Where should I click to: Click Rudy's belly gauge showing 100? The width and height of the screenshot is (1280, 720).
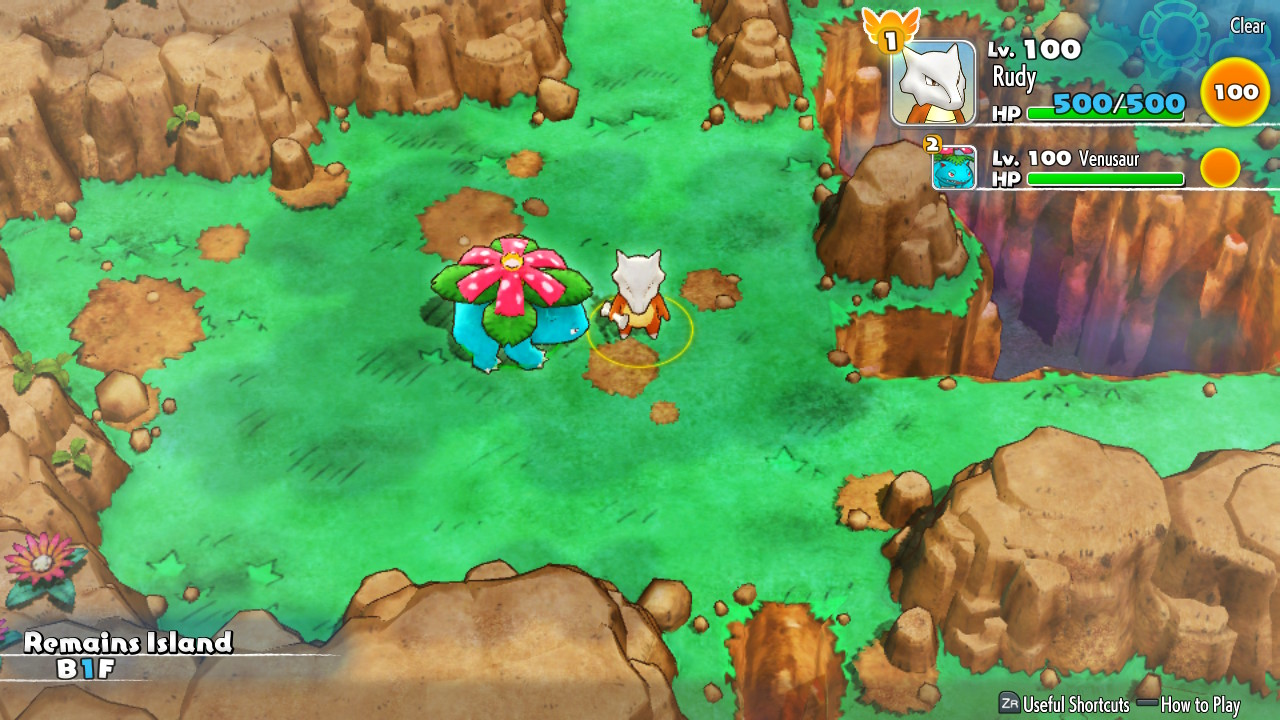[1235, 92]
